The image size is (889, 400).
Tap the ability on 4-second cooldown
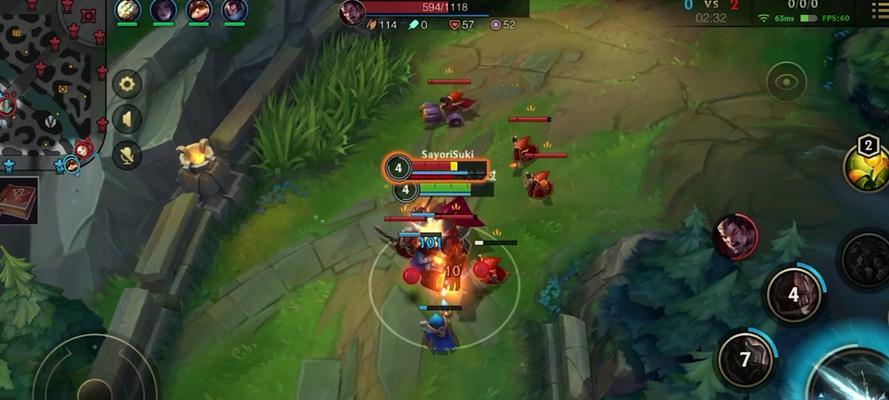[x=794, y=295]
